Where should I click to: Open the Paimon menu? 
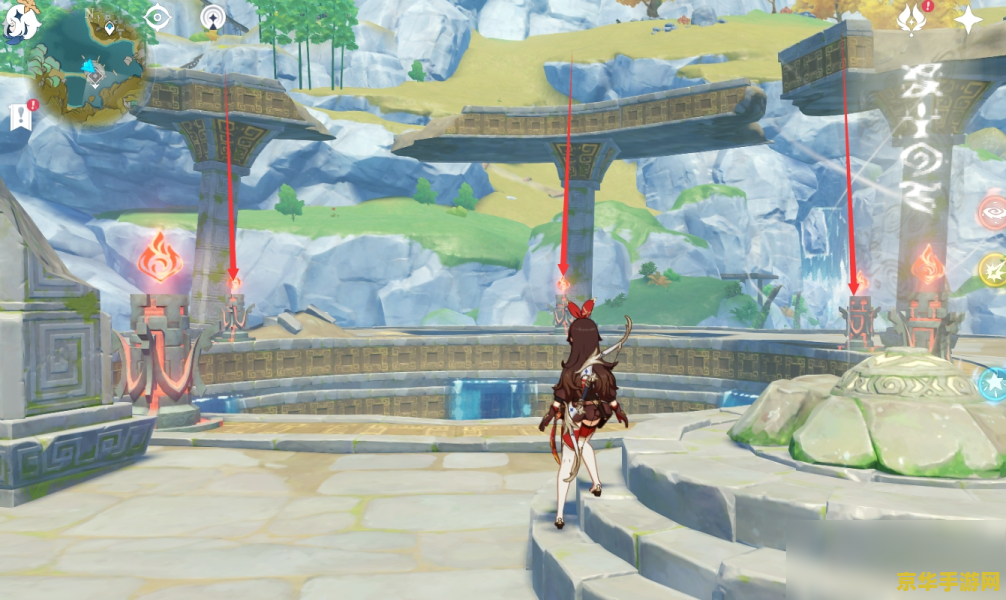click(x=22, y=22)
